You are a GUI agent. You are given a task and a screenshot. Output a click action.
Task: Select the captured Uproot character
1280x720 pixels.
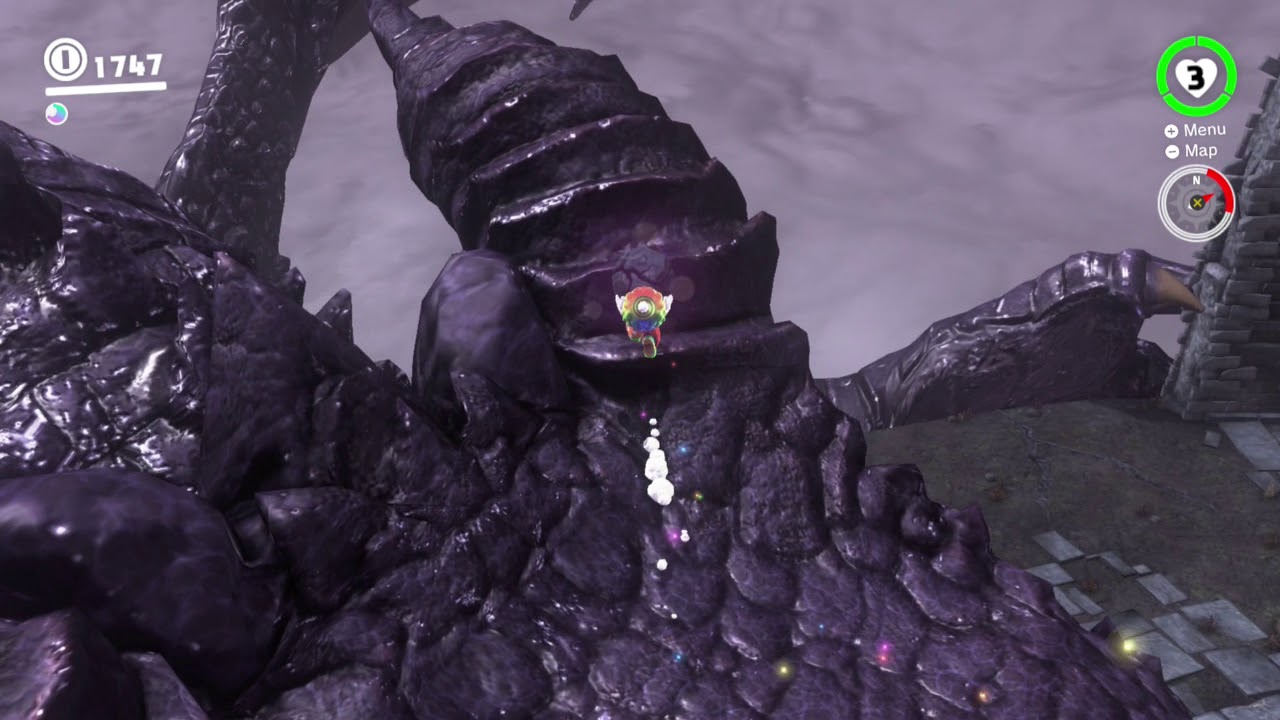click(646, 315)
